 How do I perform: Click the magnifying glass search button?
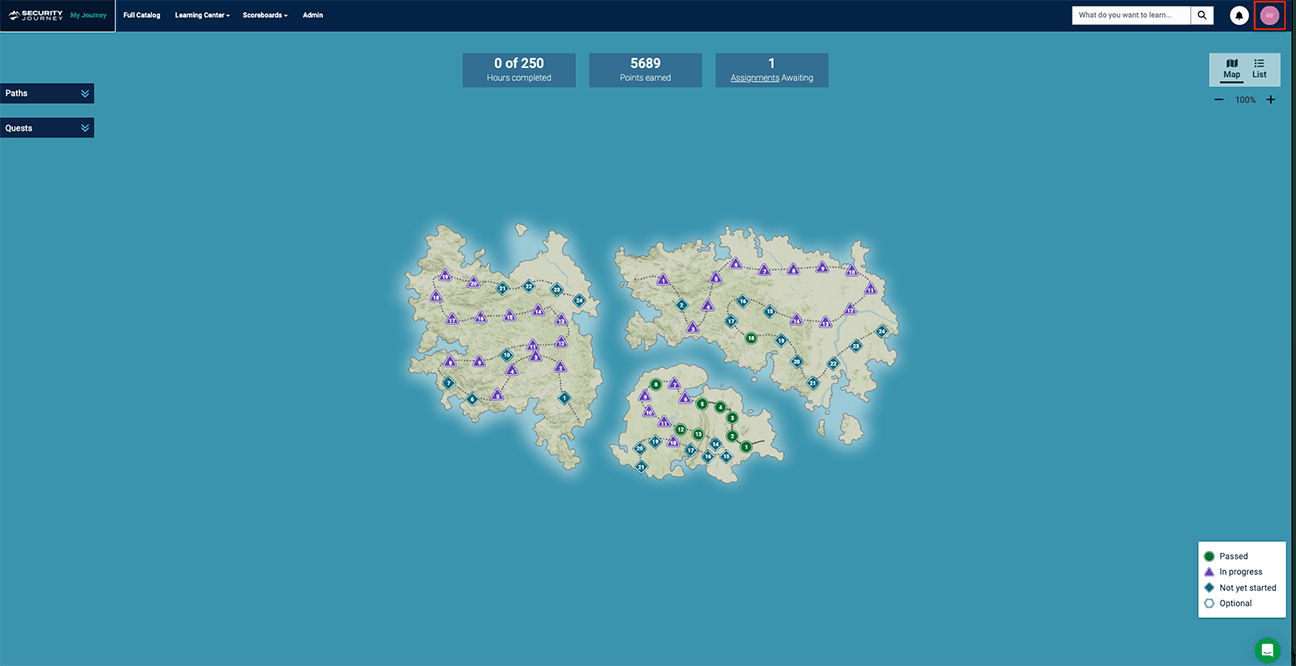[1202, 15]
